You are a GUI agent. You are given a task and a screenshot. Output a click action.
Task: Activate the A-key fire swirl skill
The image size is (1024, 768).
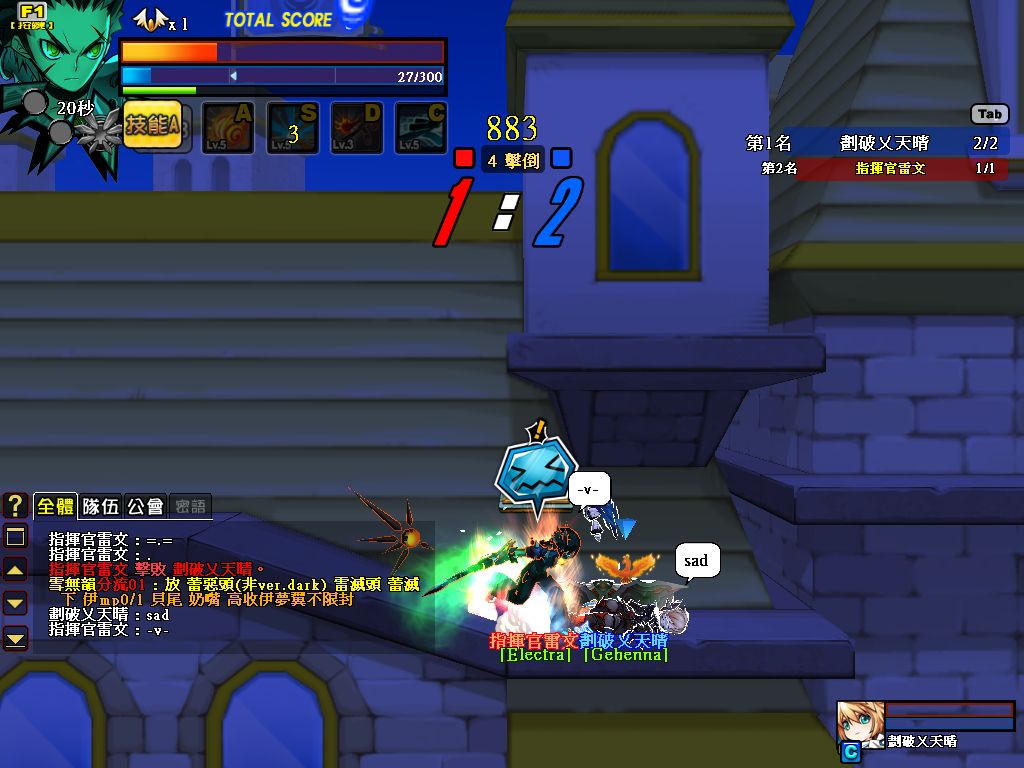(229, 128)
